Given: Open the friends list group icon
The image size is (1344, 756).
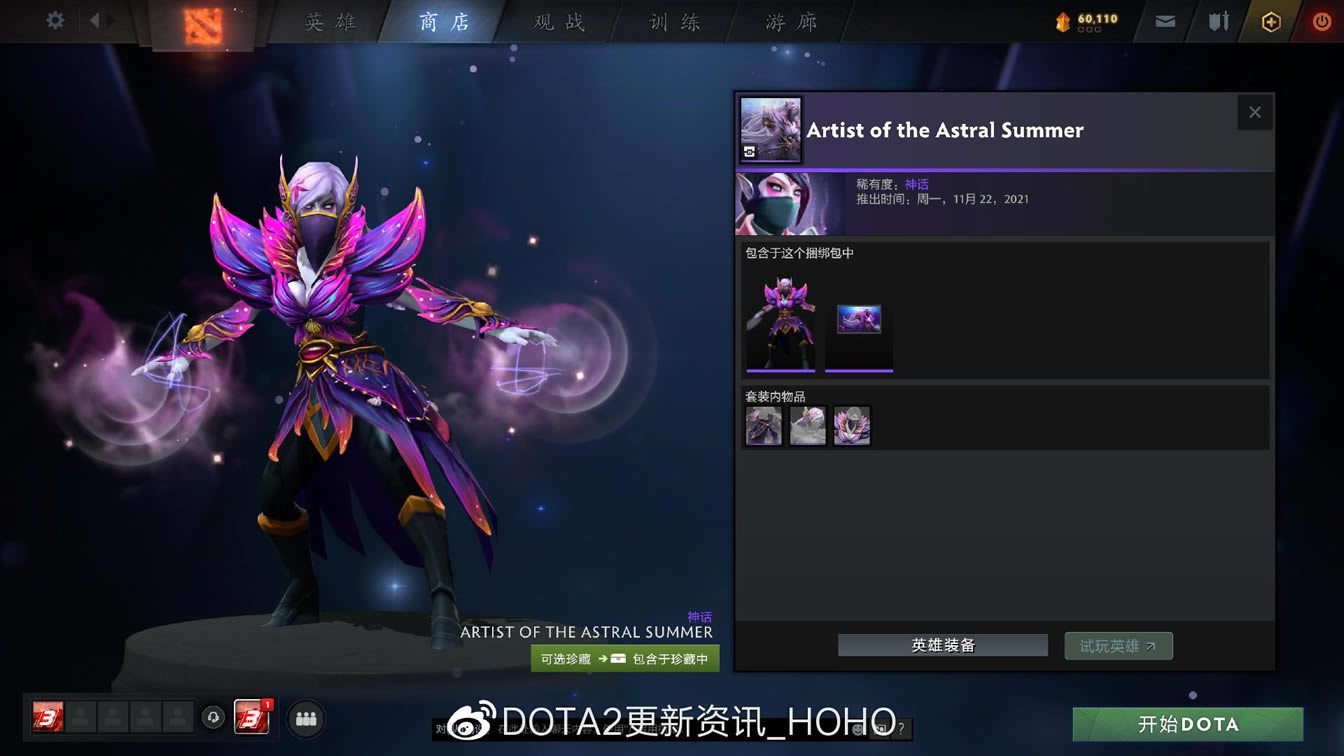Looking at the screenshot, I should tap(306, 718).
